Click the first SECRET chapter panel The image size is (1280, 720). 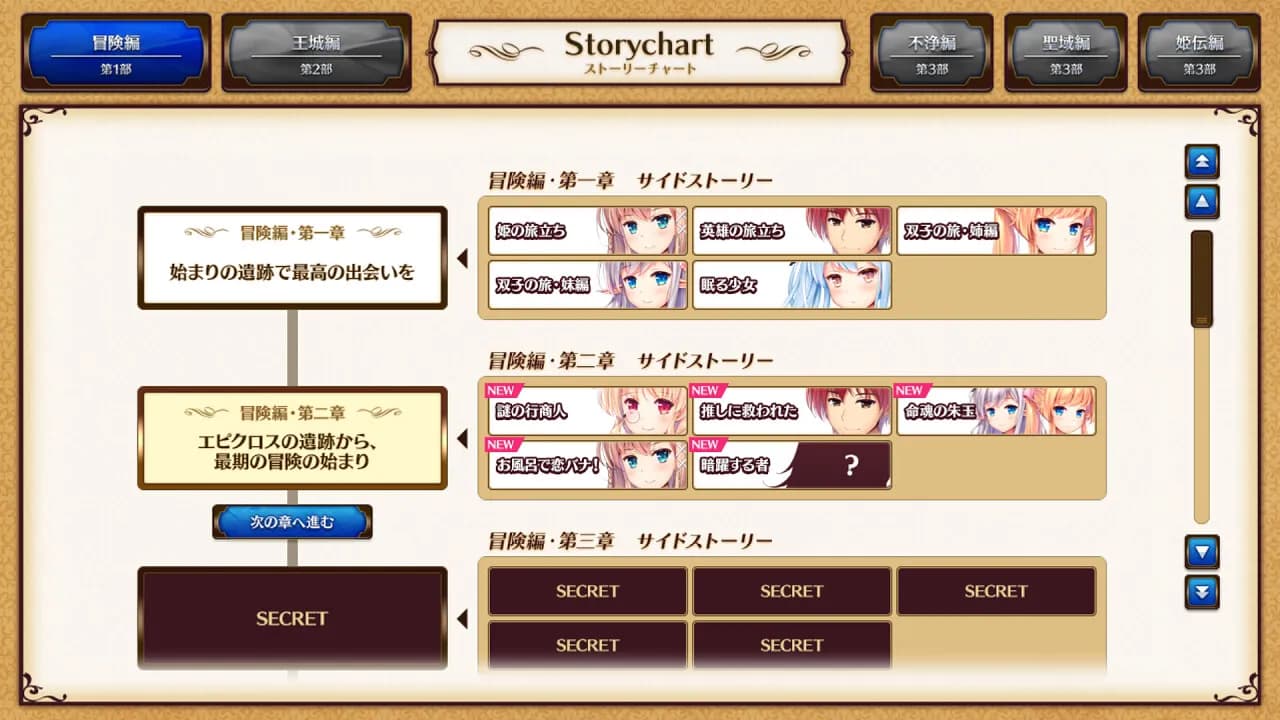[x=291, y=618]
